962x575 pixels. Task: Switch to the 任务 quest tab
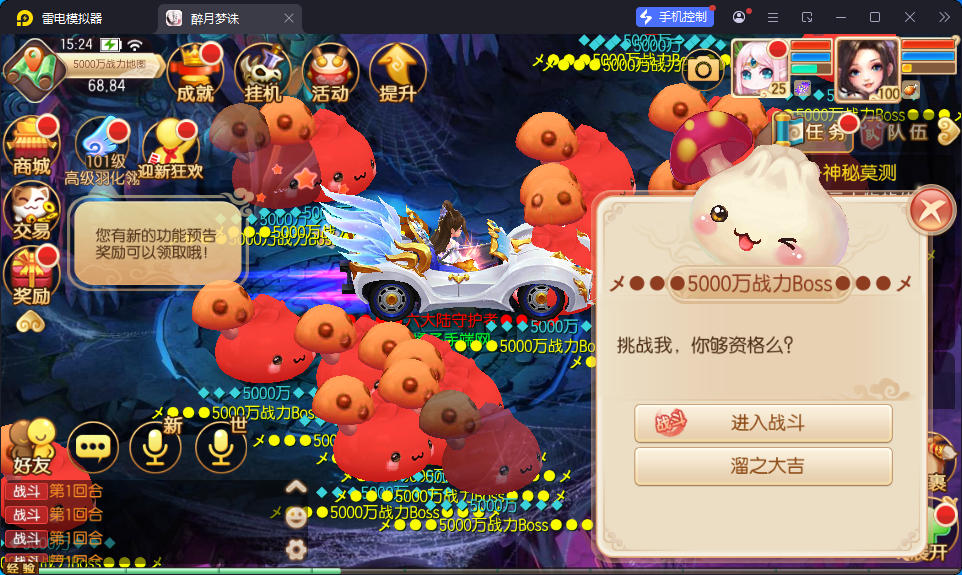(x=816, y=131)
